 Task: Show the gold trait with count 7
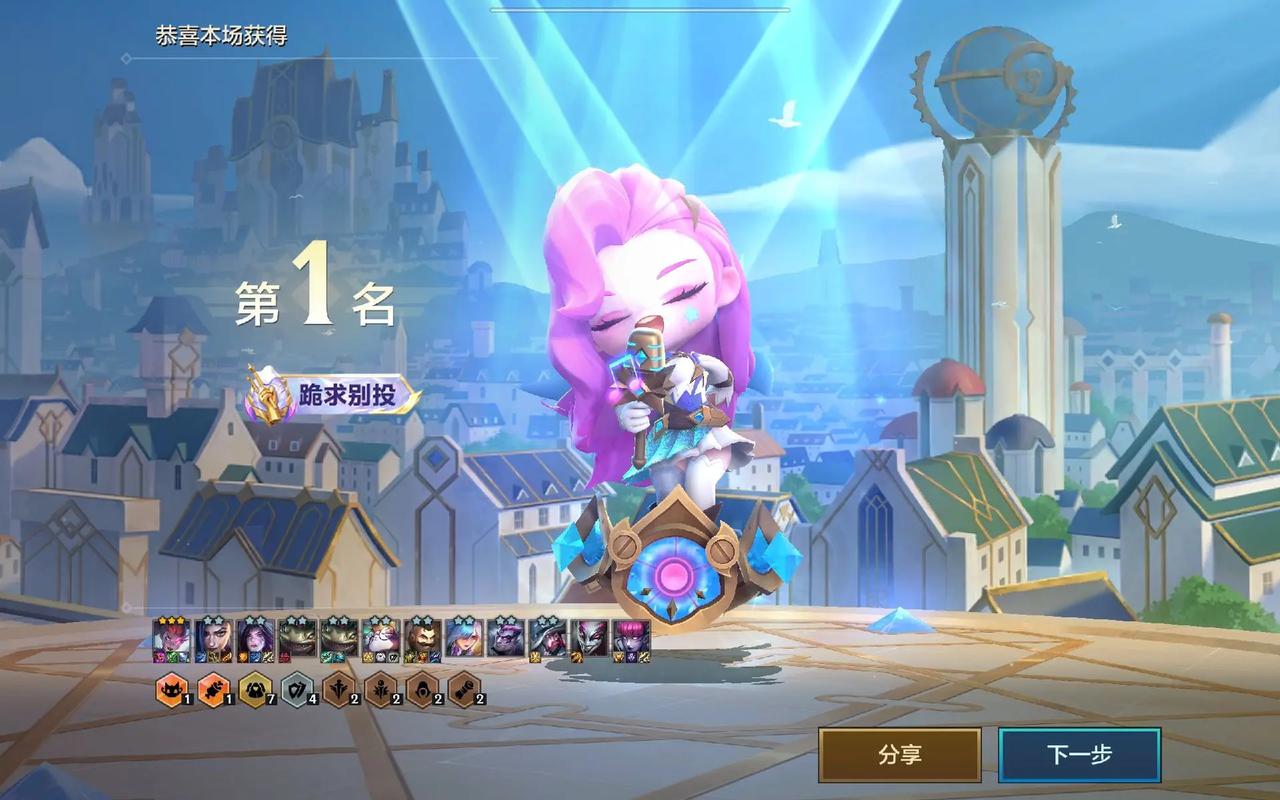point(255,689)
